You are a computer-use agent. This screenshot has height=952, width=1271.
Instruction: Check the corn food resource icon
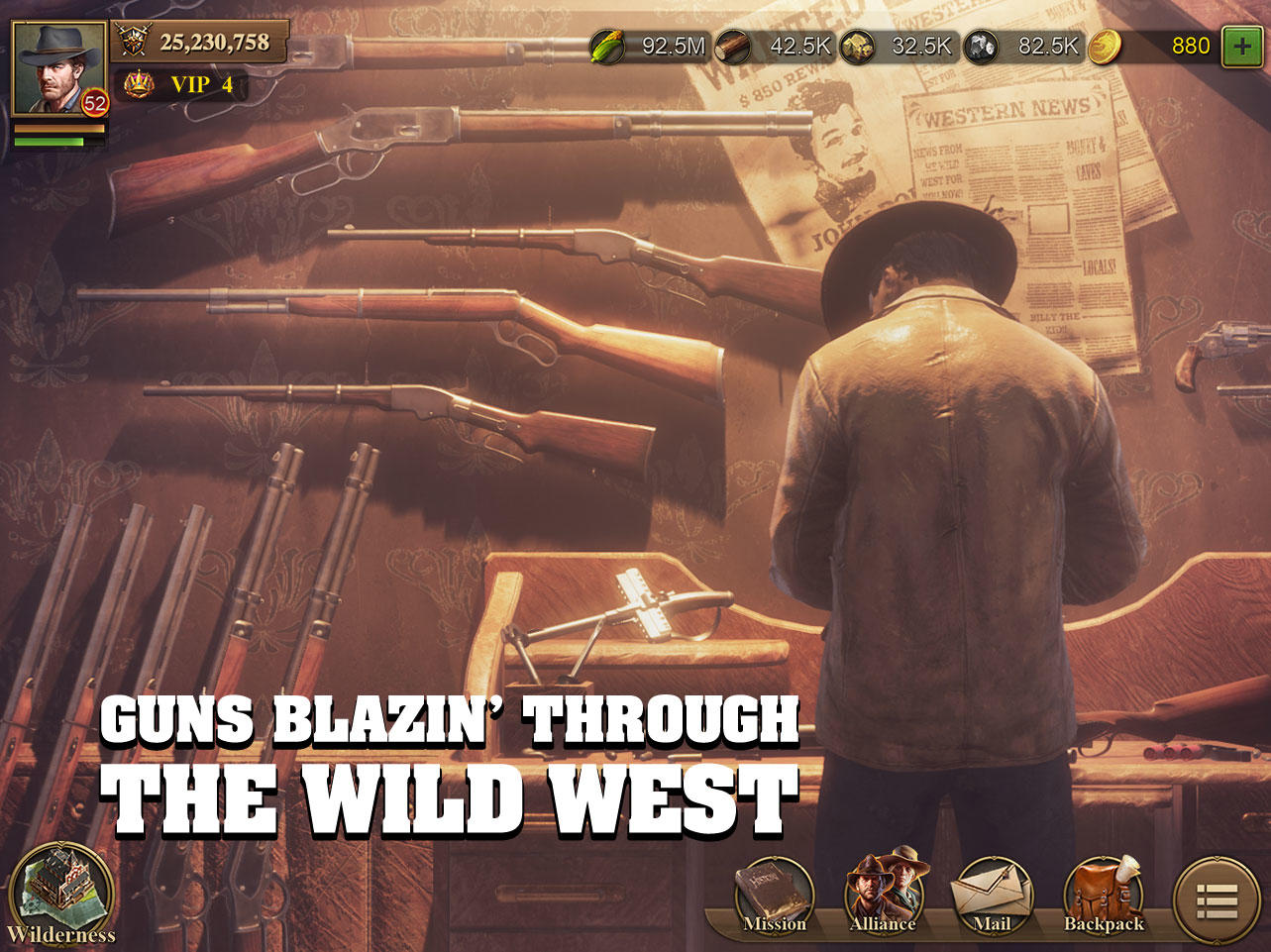615,44
